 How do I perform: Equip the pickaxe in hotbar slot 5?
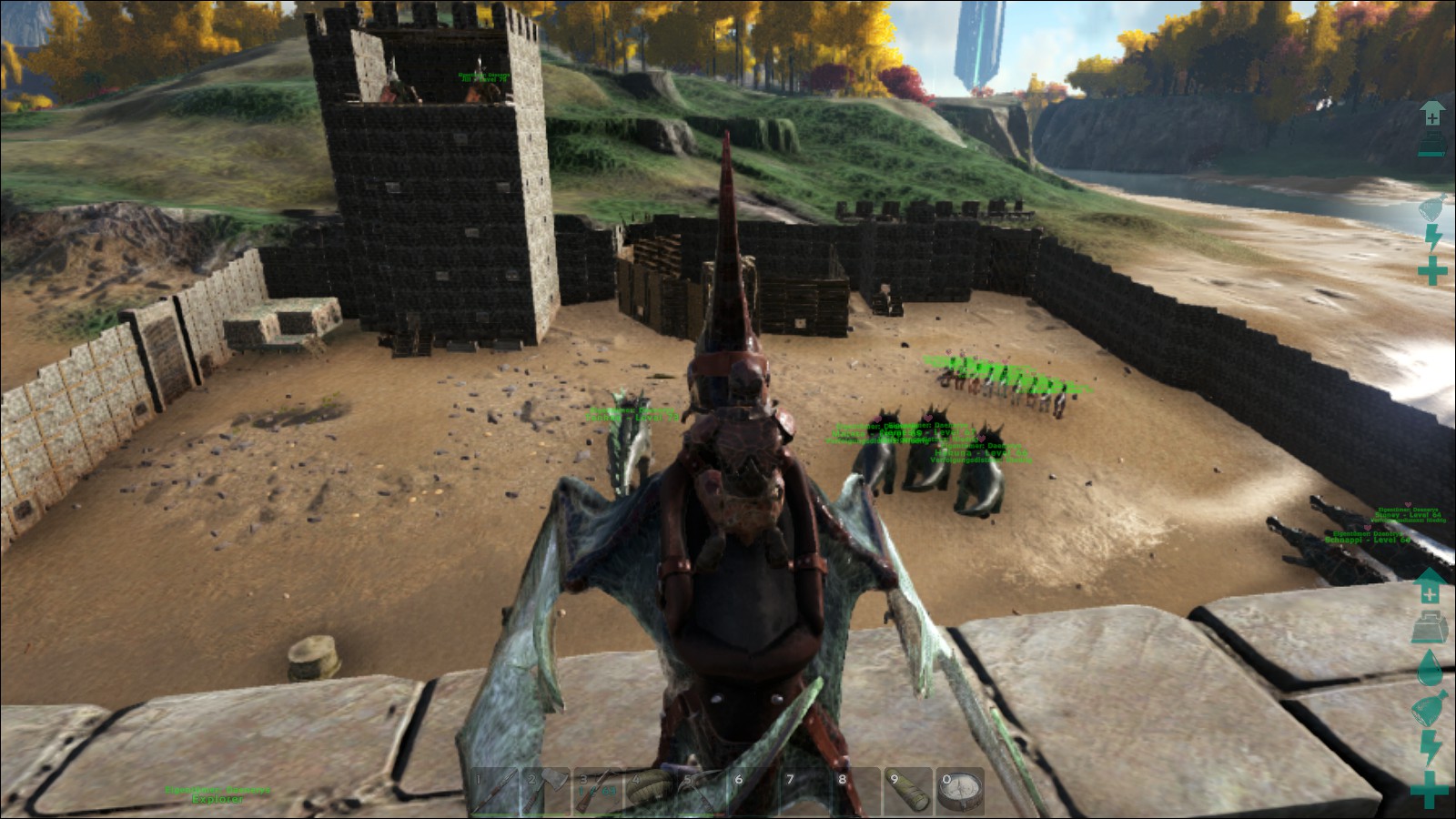pos(702,790)
